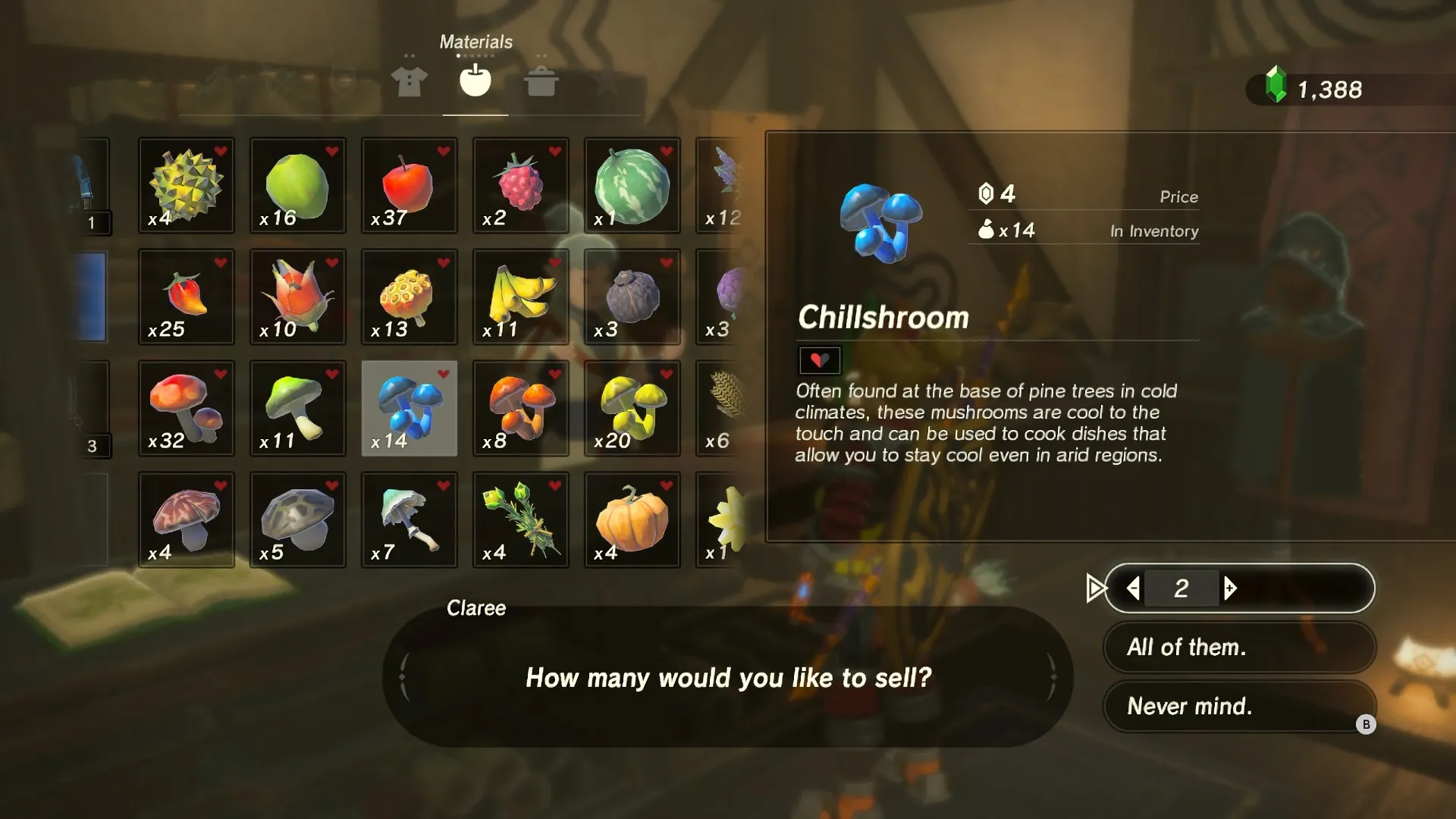Click the cursor arrow beside the quantity selector
Screen dimensions: 1456x819
pyautogui.click(x=1094, y=588)
